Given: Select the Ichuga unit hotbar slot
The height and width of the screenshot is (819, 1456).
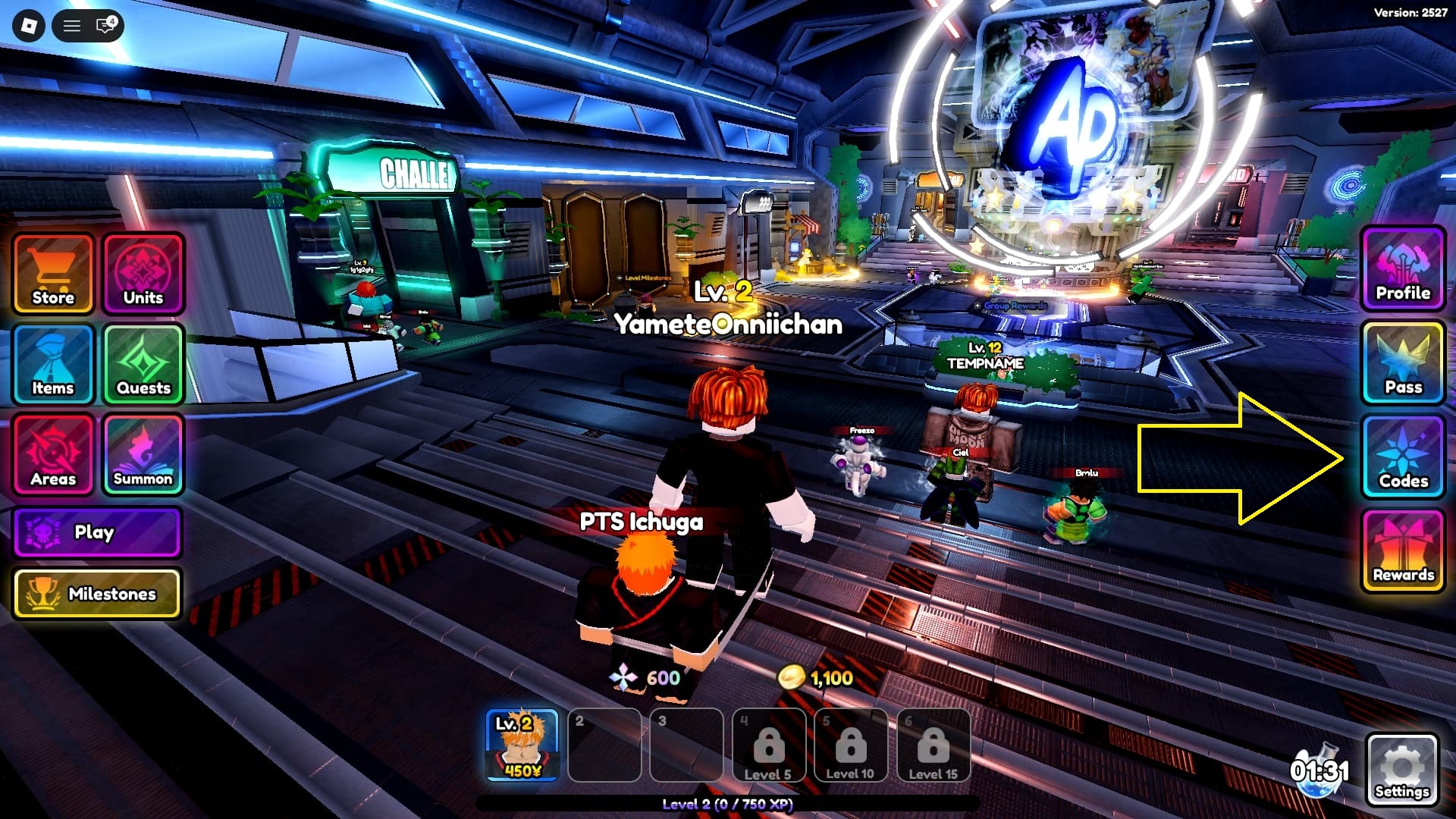Looking at the screenshot, I should coord(522,745).
